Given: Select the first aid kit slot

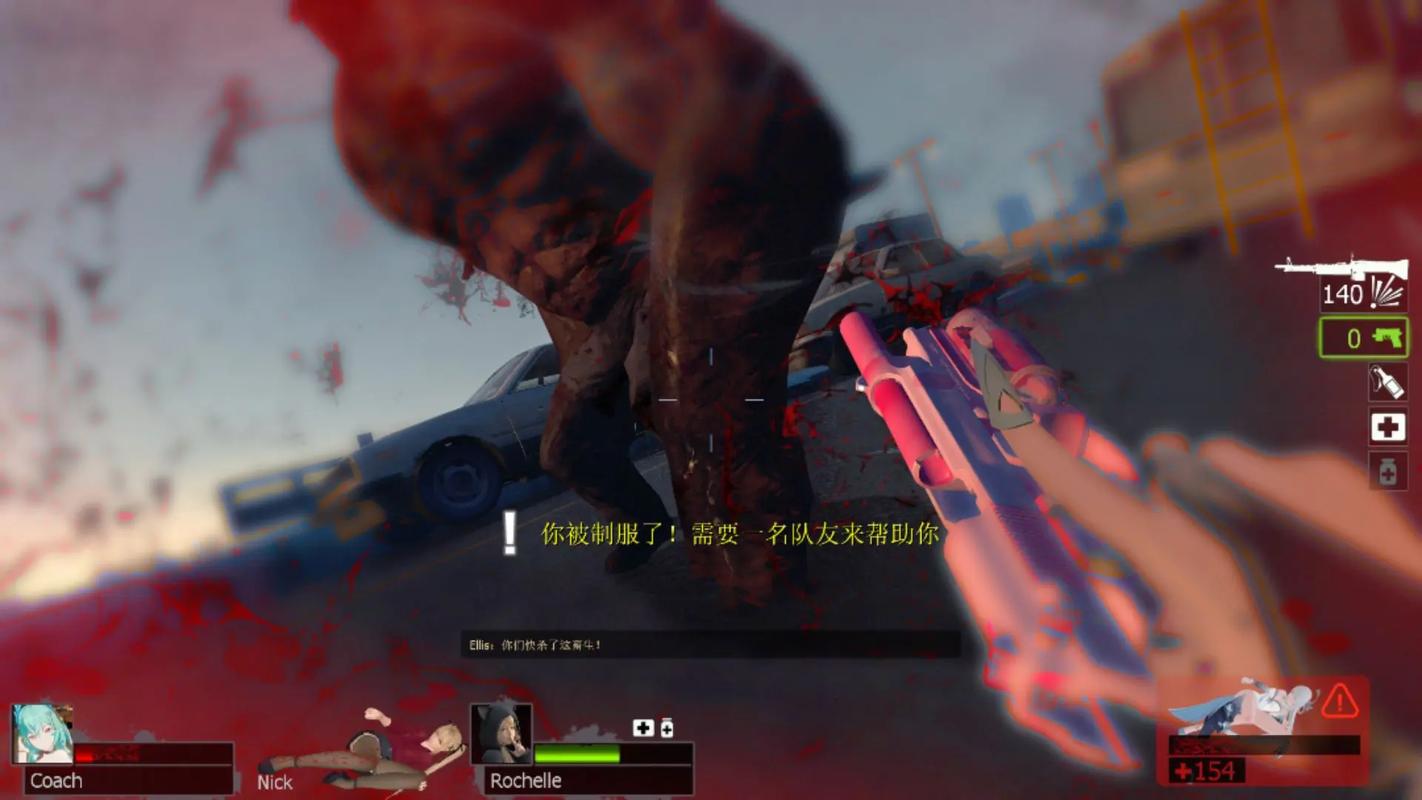Looking at the screenshot, I should pos(1386,428).
